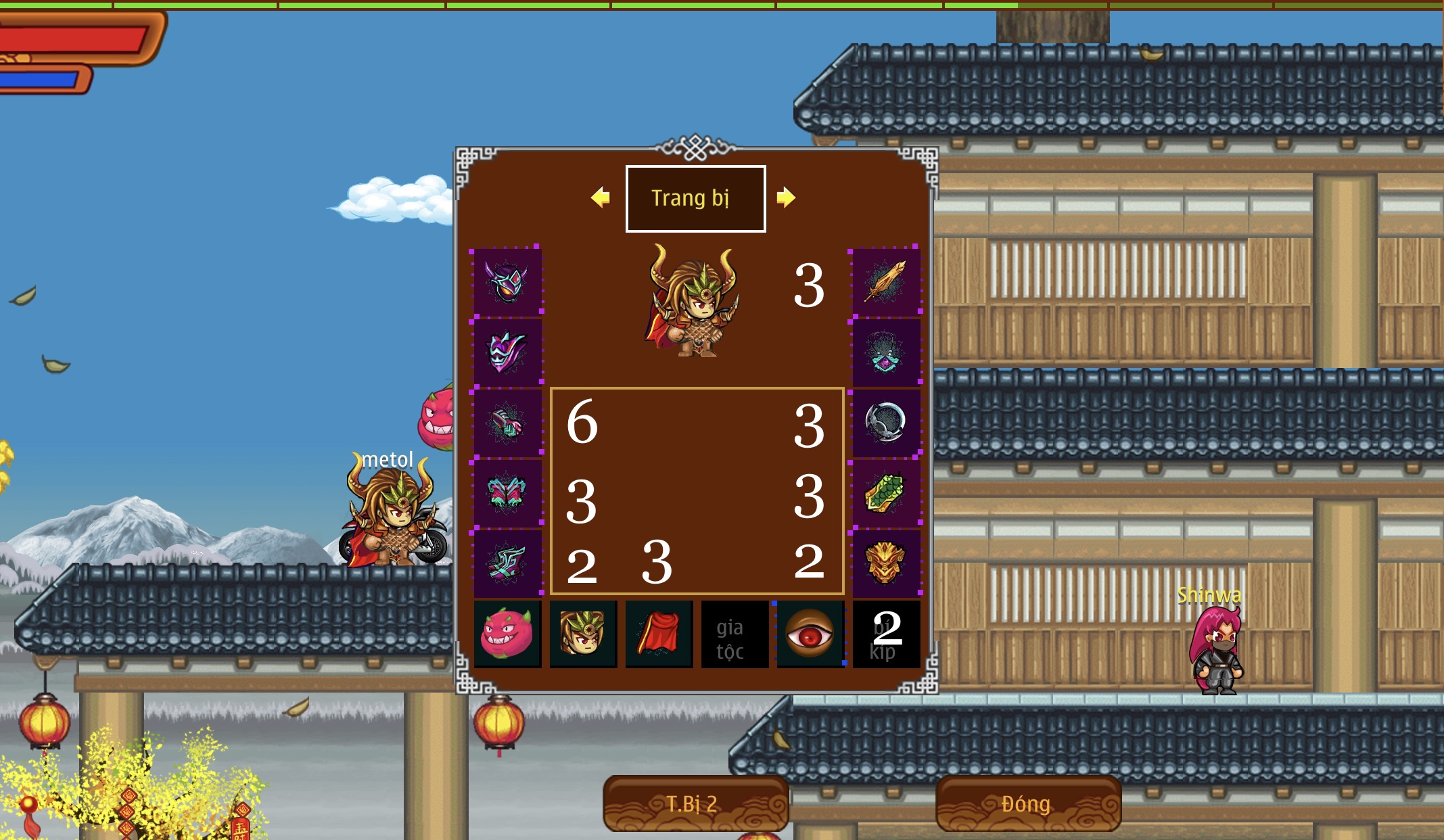Select the Trang bị tab header
The image size is (1444, 840).
(x=695, y=198)
